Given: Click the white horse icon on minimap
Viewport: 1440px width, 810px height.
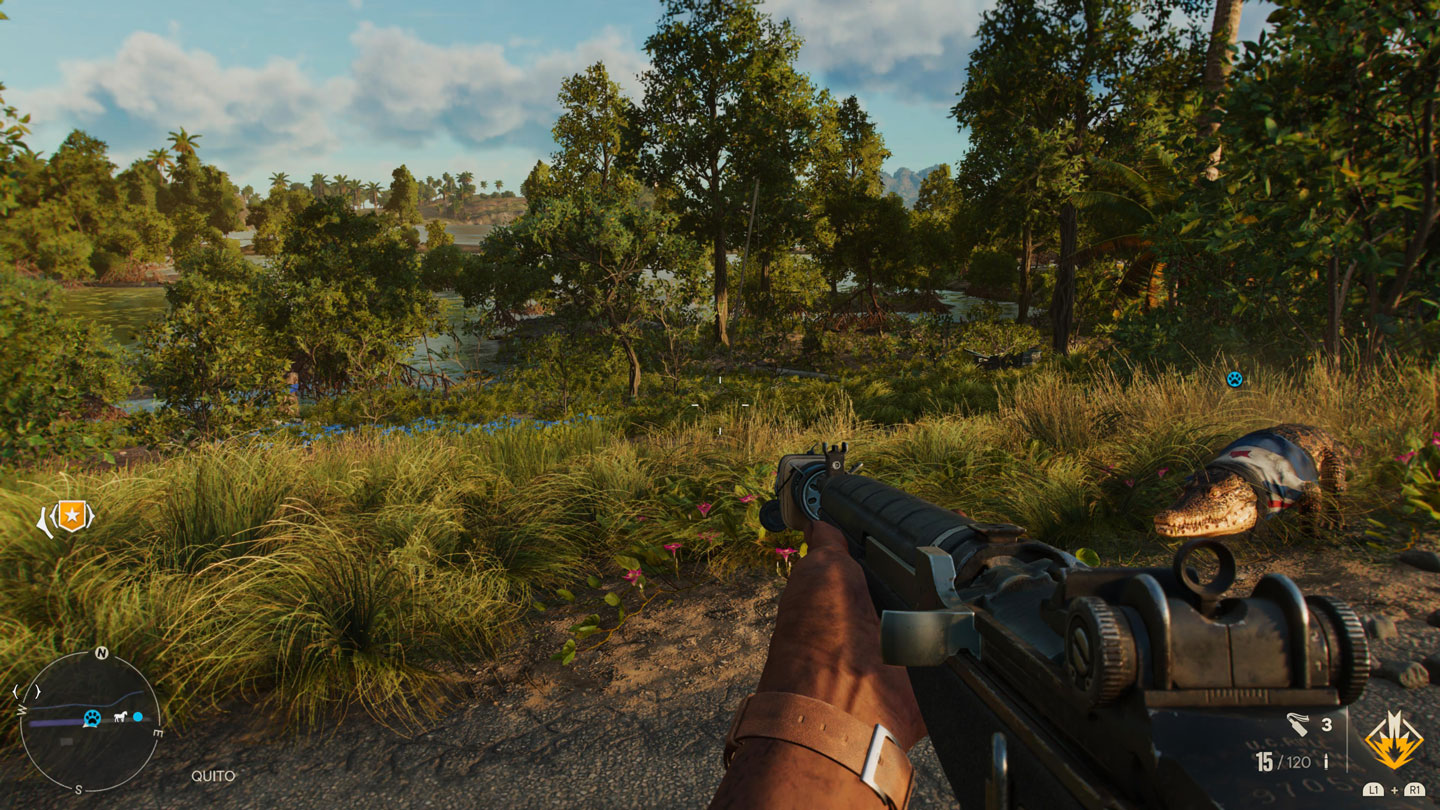Looking at the screenshot, I should [x=120, y=717].
